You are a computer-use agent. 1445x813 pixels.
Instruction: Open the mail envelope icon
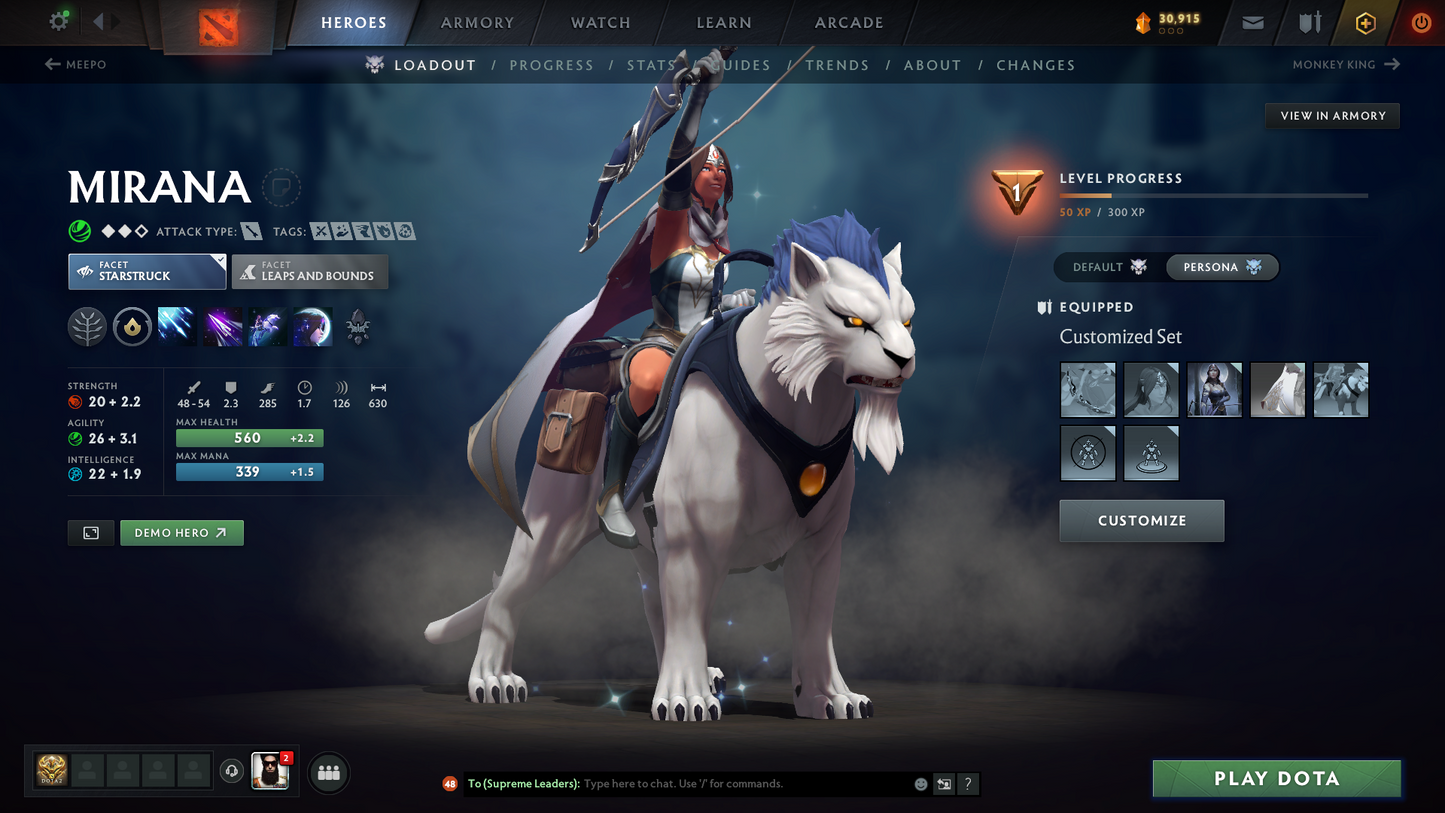point(1252,23)
